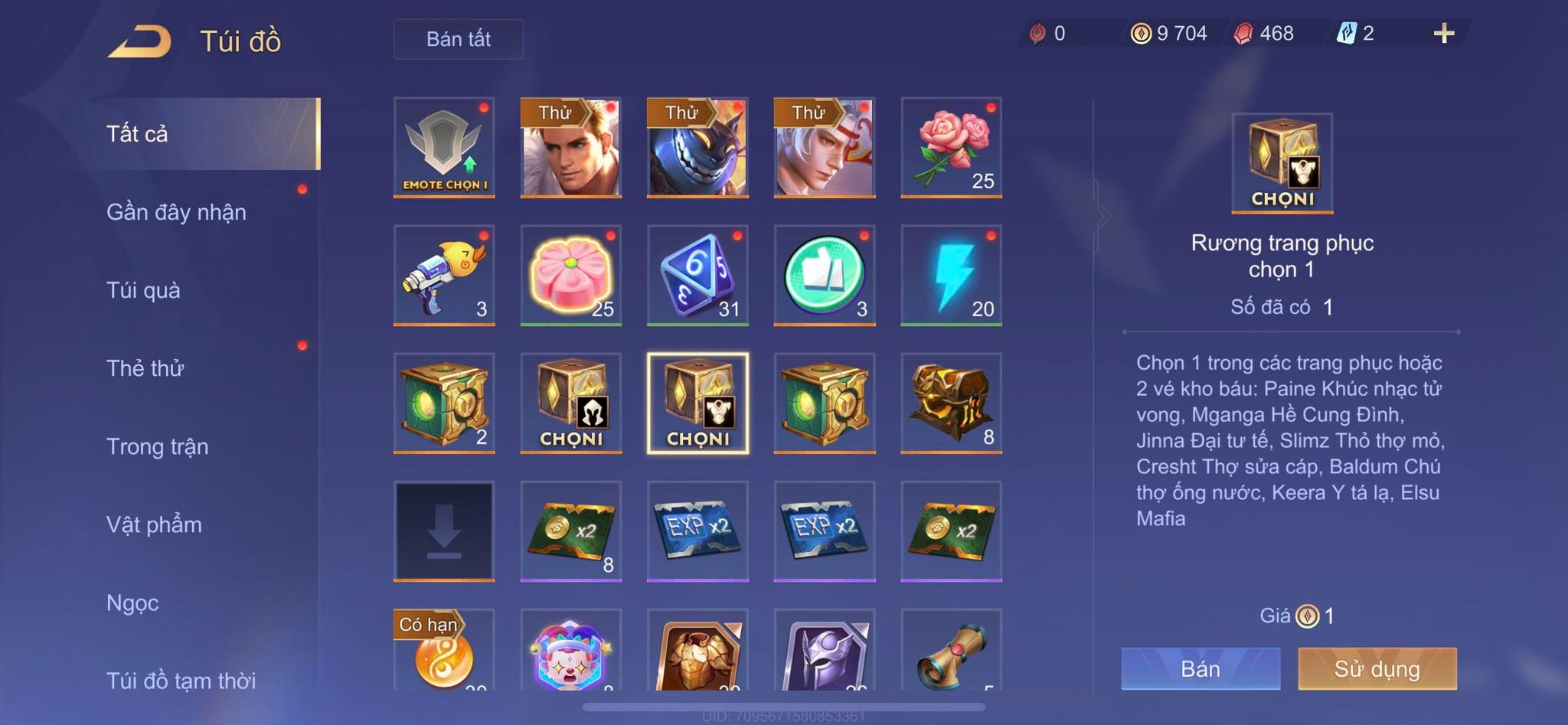Viewport: 1568px width, 725px height.
Task: Switch to the Vật phẩm tab
Action: pyautogui.click(x=155, y=524)
